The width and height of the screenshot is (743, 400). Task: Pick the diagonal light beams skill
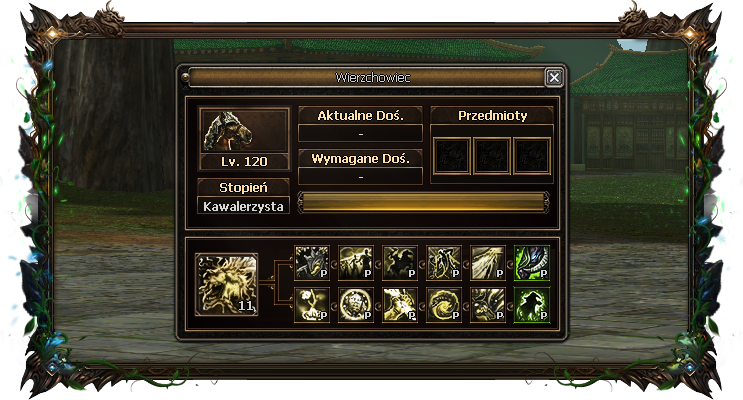click(487, 262)
